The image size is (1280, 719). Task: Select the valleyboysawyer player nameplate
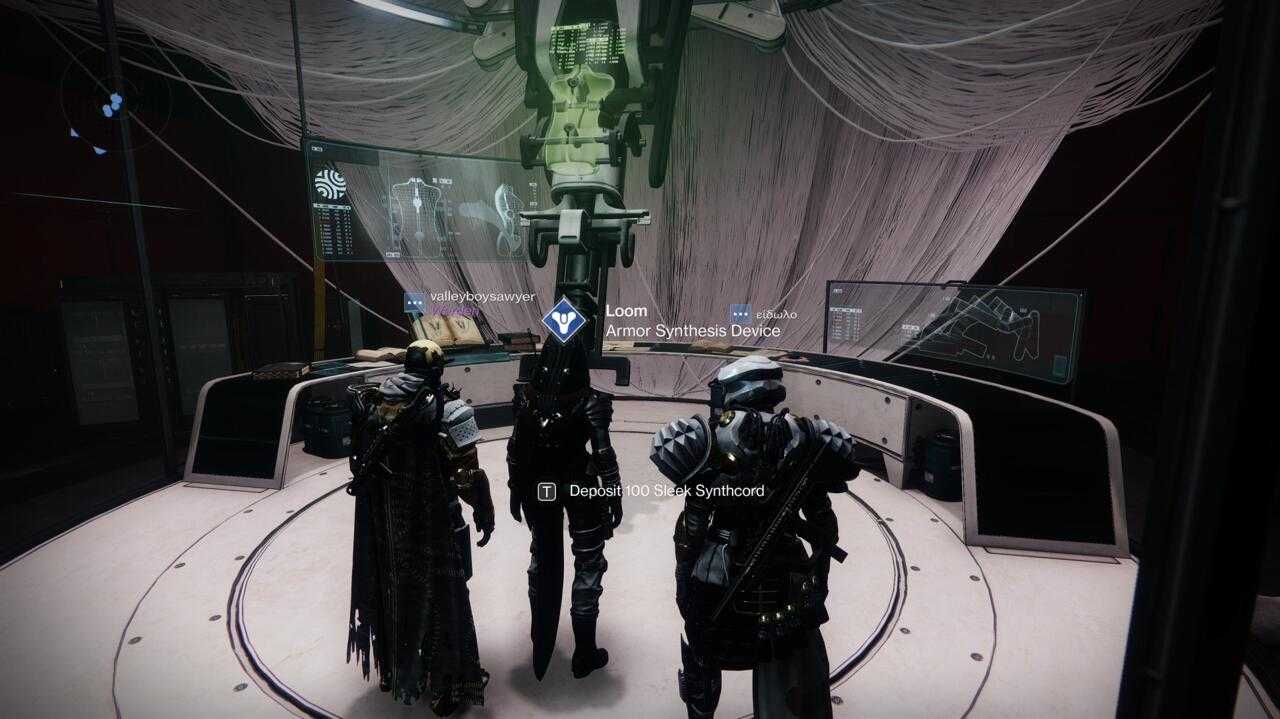click(x=481, y=298)
